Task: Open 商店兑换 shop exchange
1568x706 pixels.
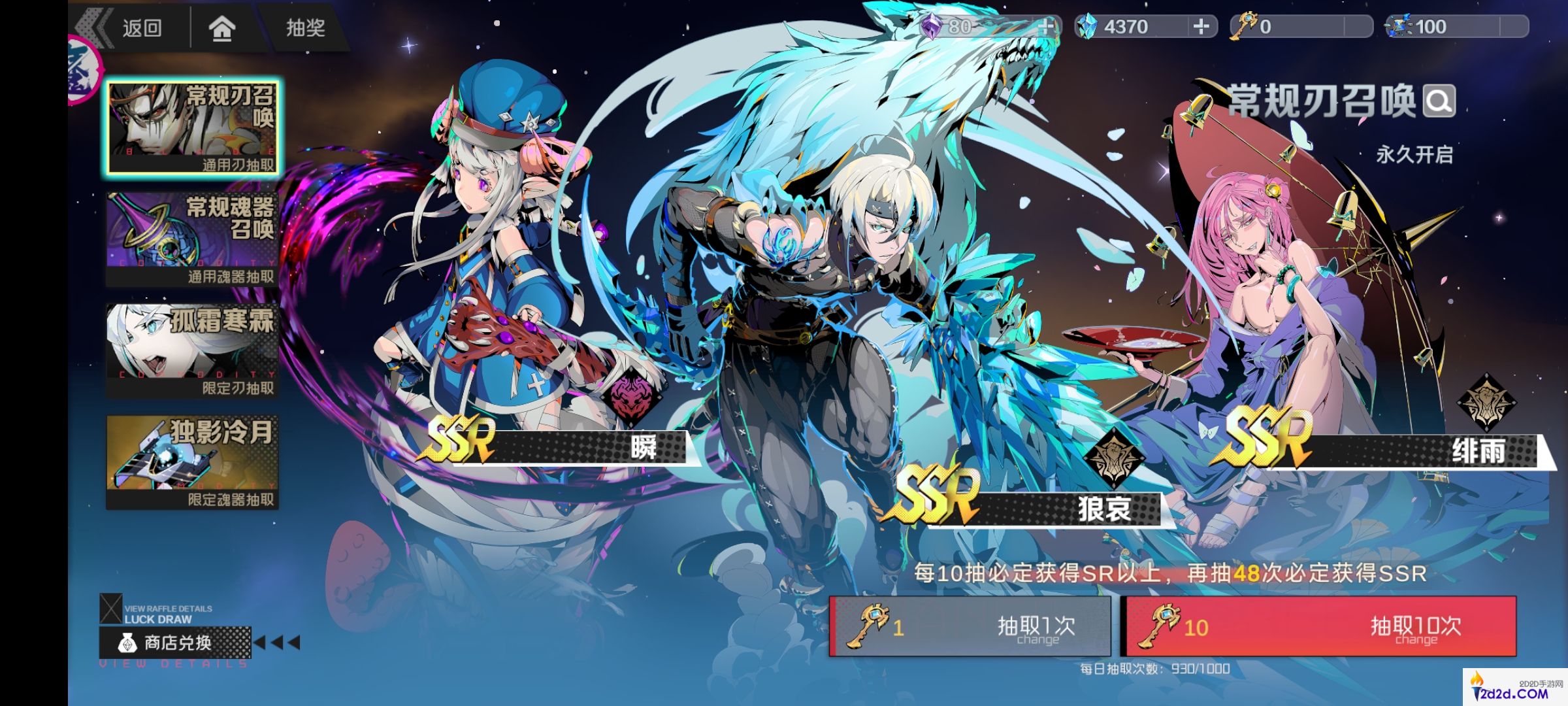Action: point(175,643)
